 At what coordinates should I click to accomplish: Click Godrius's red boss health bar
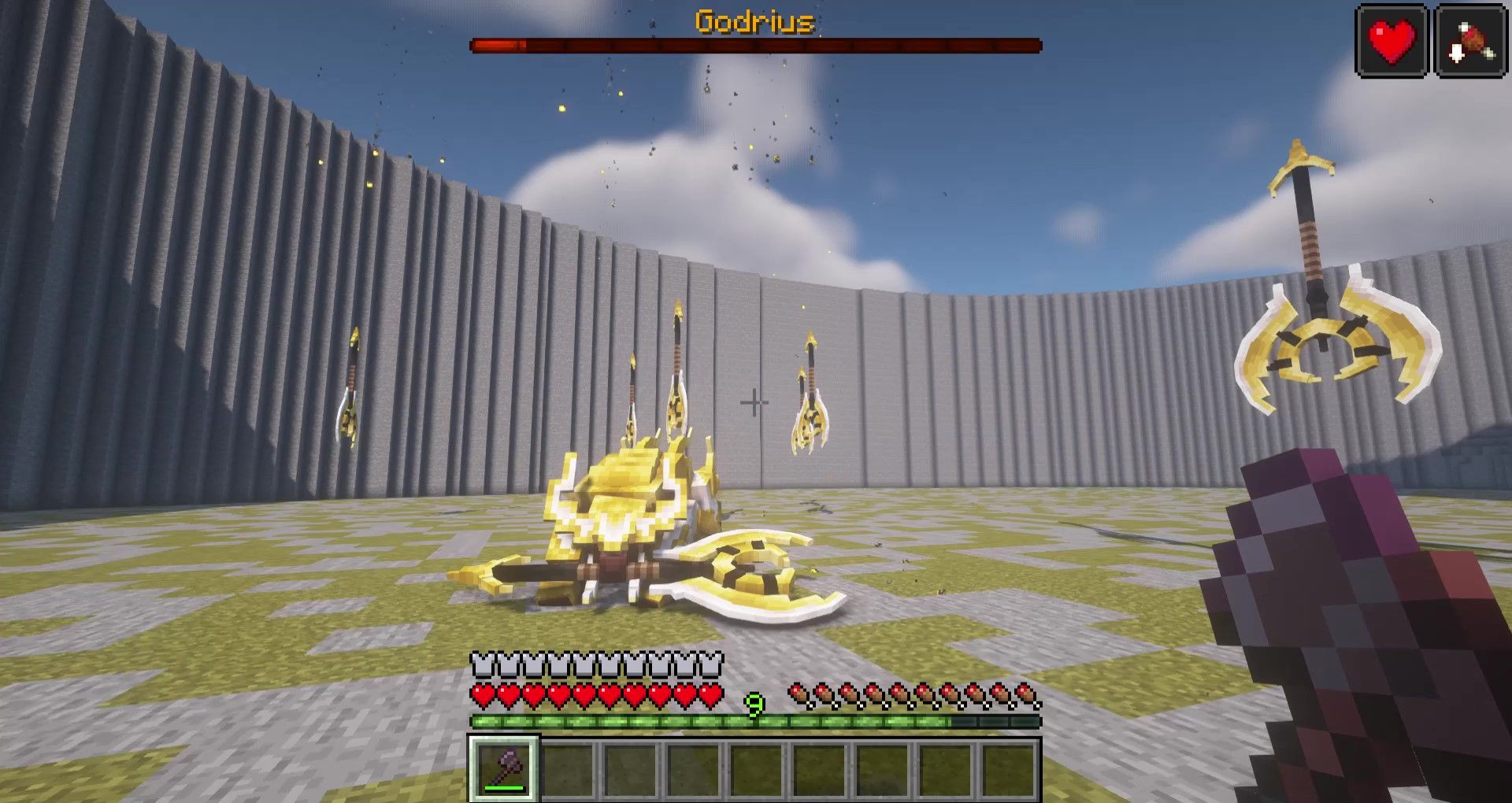(756, 45)
